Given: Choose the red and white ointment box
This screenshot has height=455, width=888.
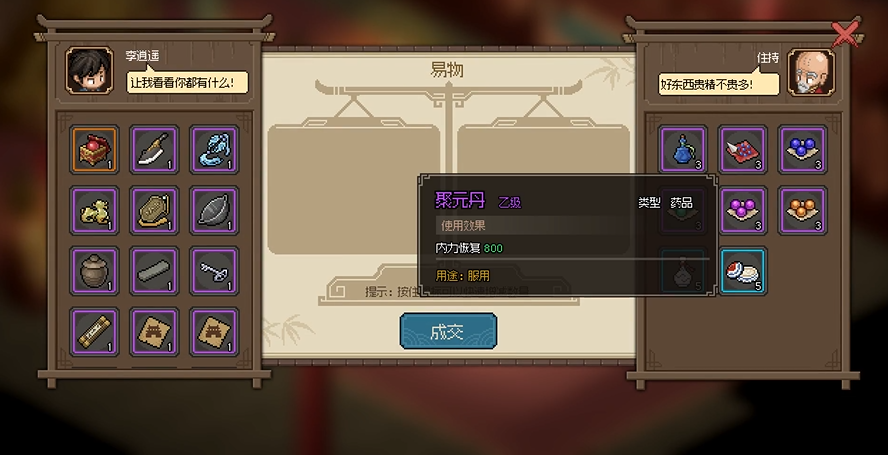Looking at the screenshot, I should pyautogui.click(x=743, y=270).
